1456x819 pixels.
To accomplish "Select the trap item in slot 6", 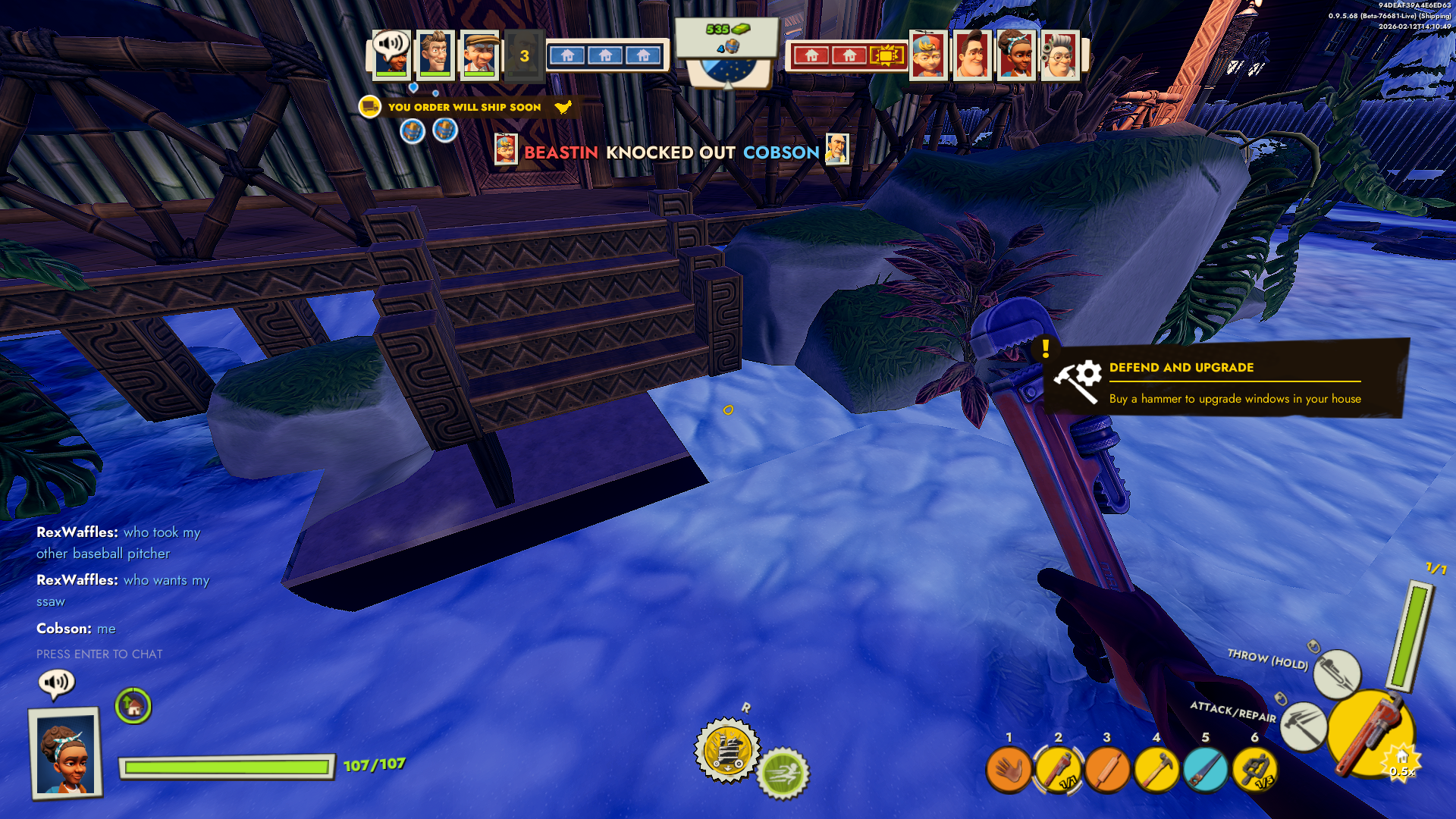I will coord(1254,770).
